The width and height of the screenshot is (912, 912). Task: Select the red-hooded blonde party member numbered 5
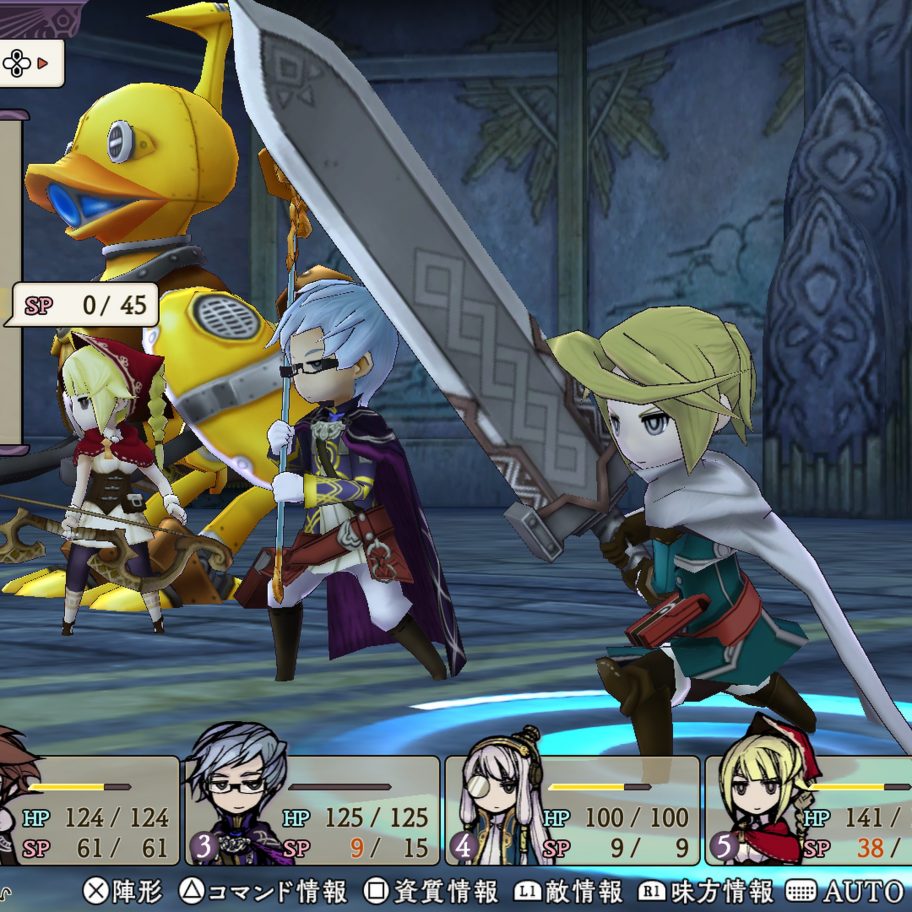(810, 810)
